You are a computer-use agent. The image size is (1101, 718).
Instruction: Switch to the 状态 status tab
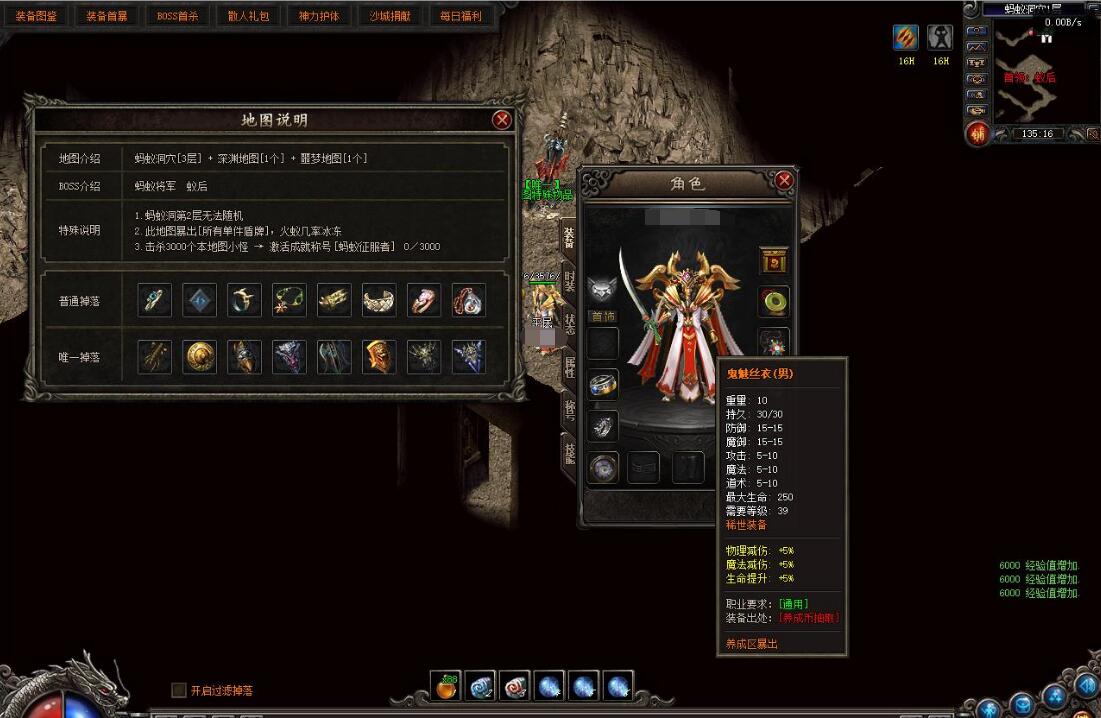coord(569,324)
